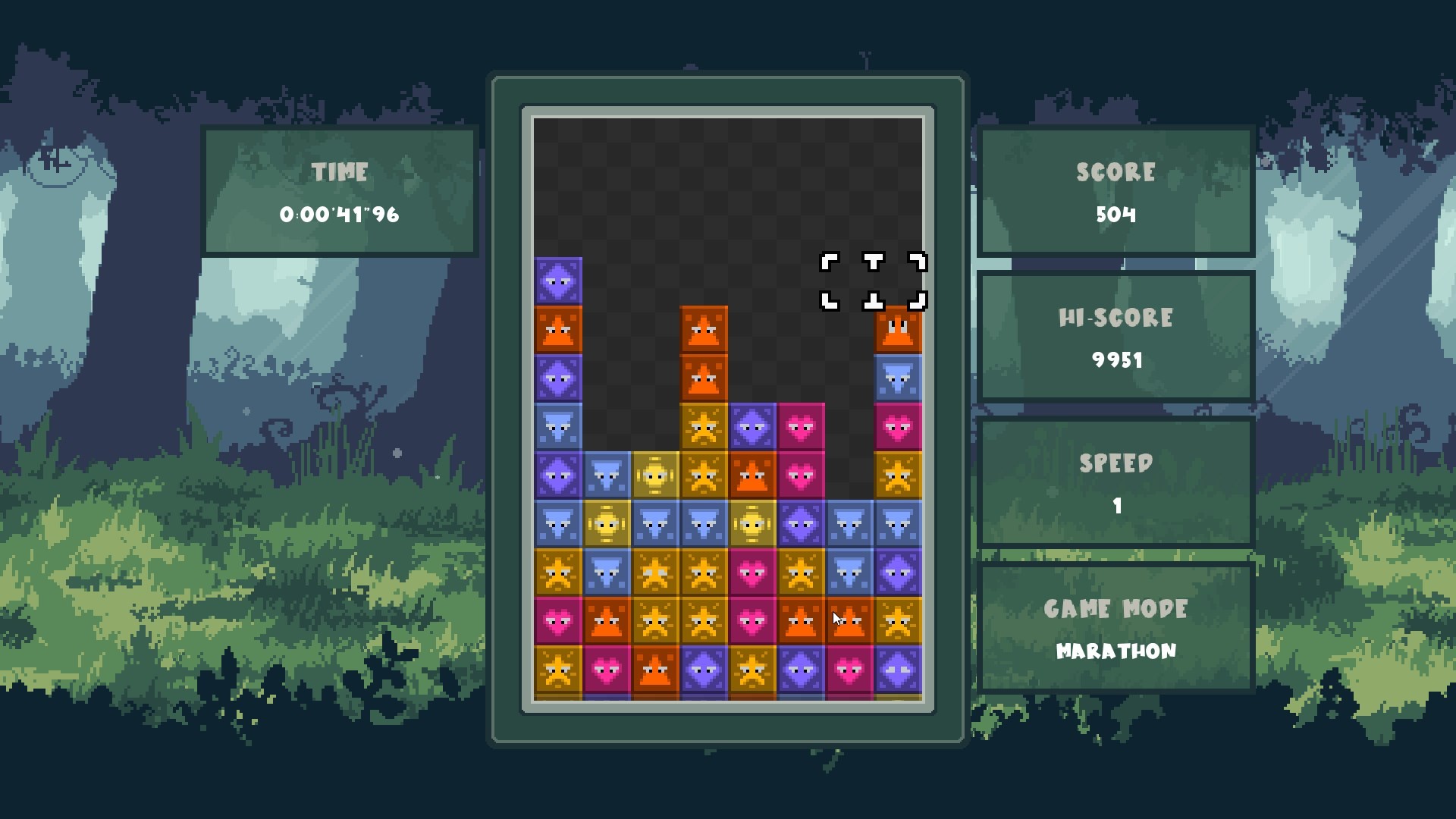Select the topmost purple diamond block on the board

tap(558, 281)
